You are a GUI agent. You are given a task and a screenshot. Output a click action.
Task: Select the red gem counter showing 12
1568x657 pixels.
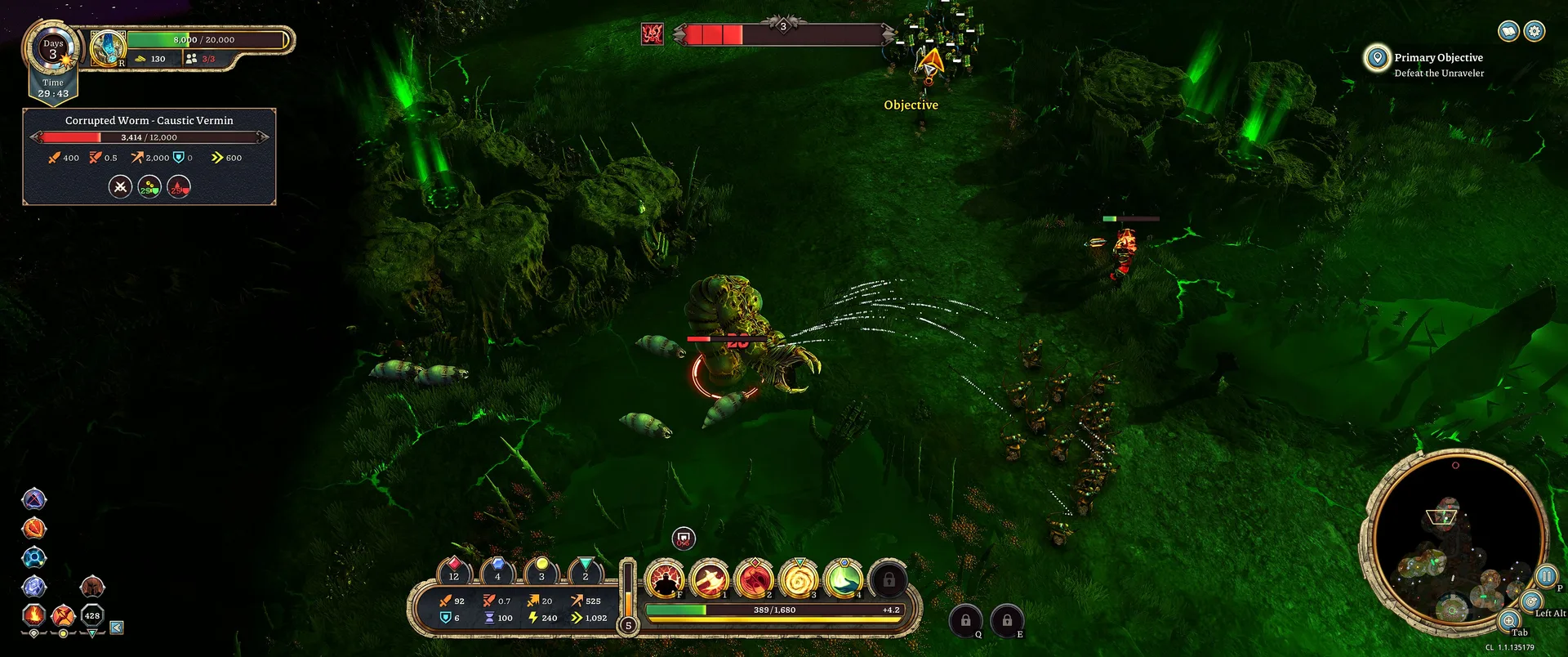coord(454,571)
